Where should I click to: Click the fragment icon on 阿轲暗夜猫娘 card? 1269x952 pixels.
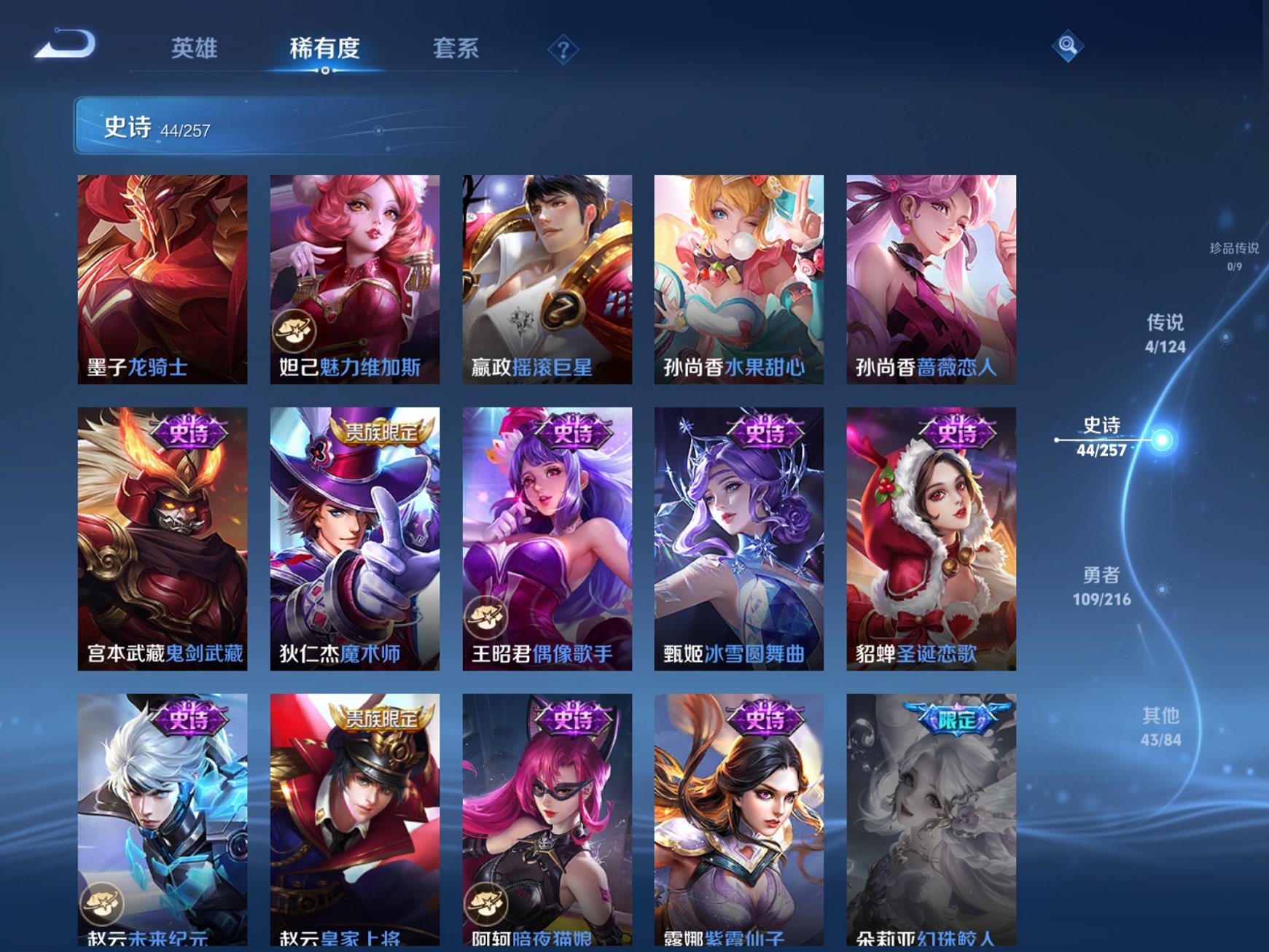pos(488,903)
